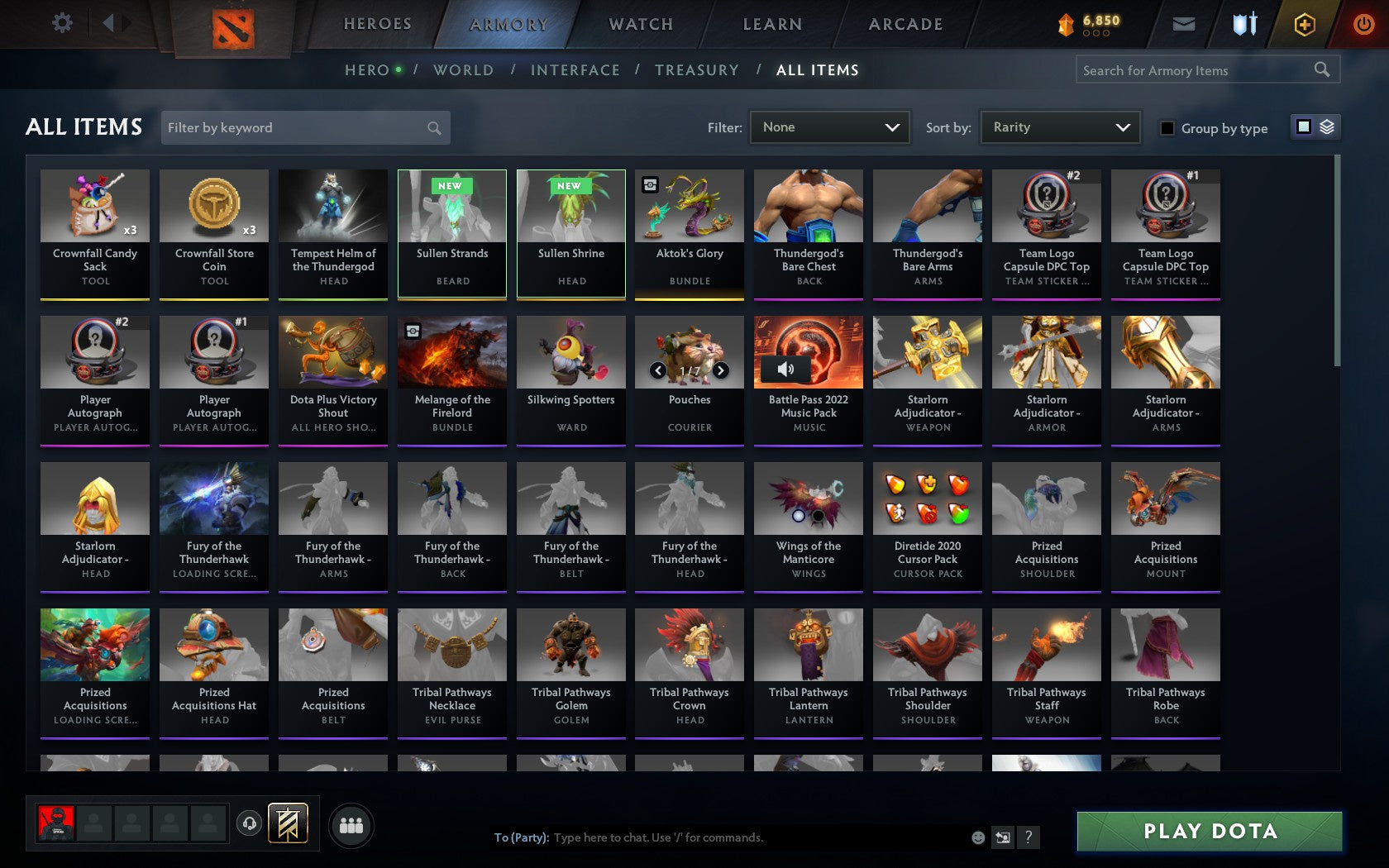Image resolution: width=1389 pixels, height=868 pixels.
Task: Open the Sort by Rarity dropdown
Action: point(1059,126)
